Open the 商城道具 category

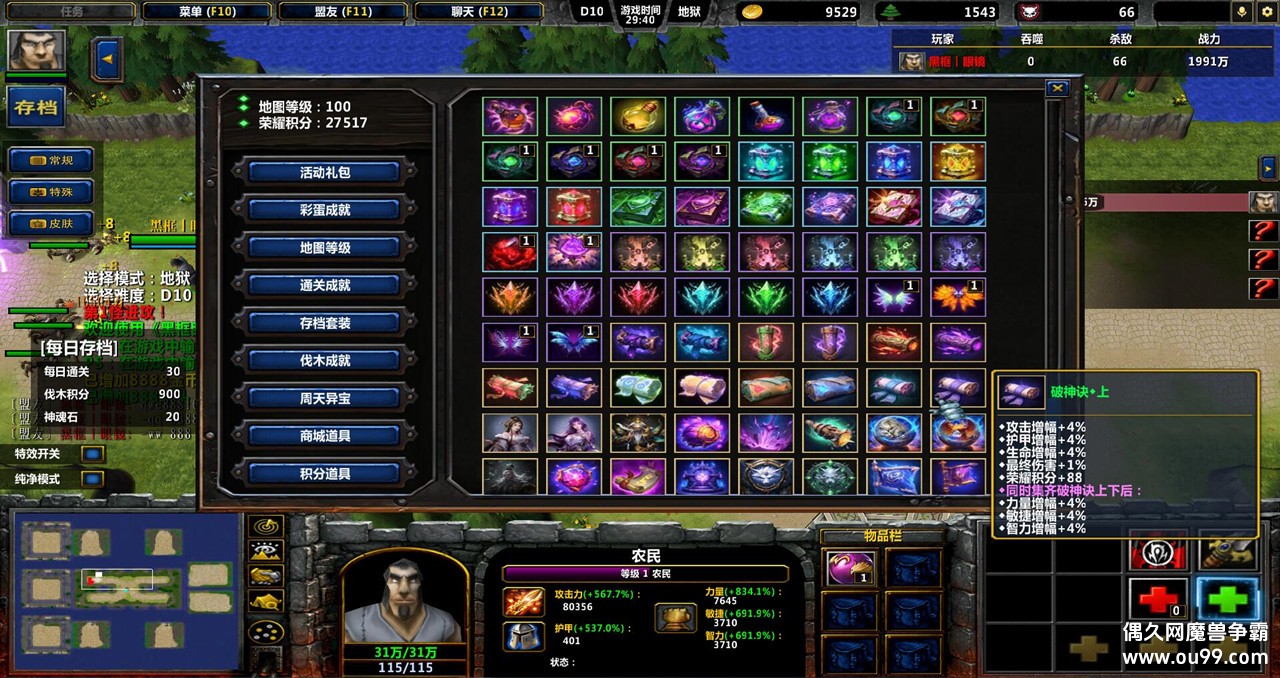coord(325,436)
